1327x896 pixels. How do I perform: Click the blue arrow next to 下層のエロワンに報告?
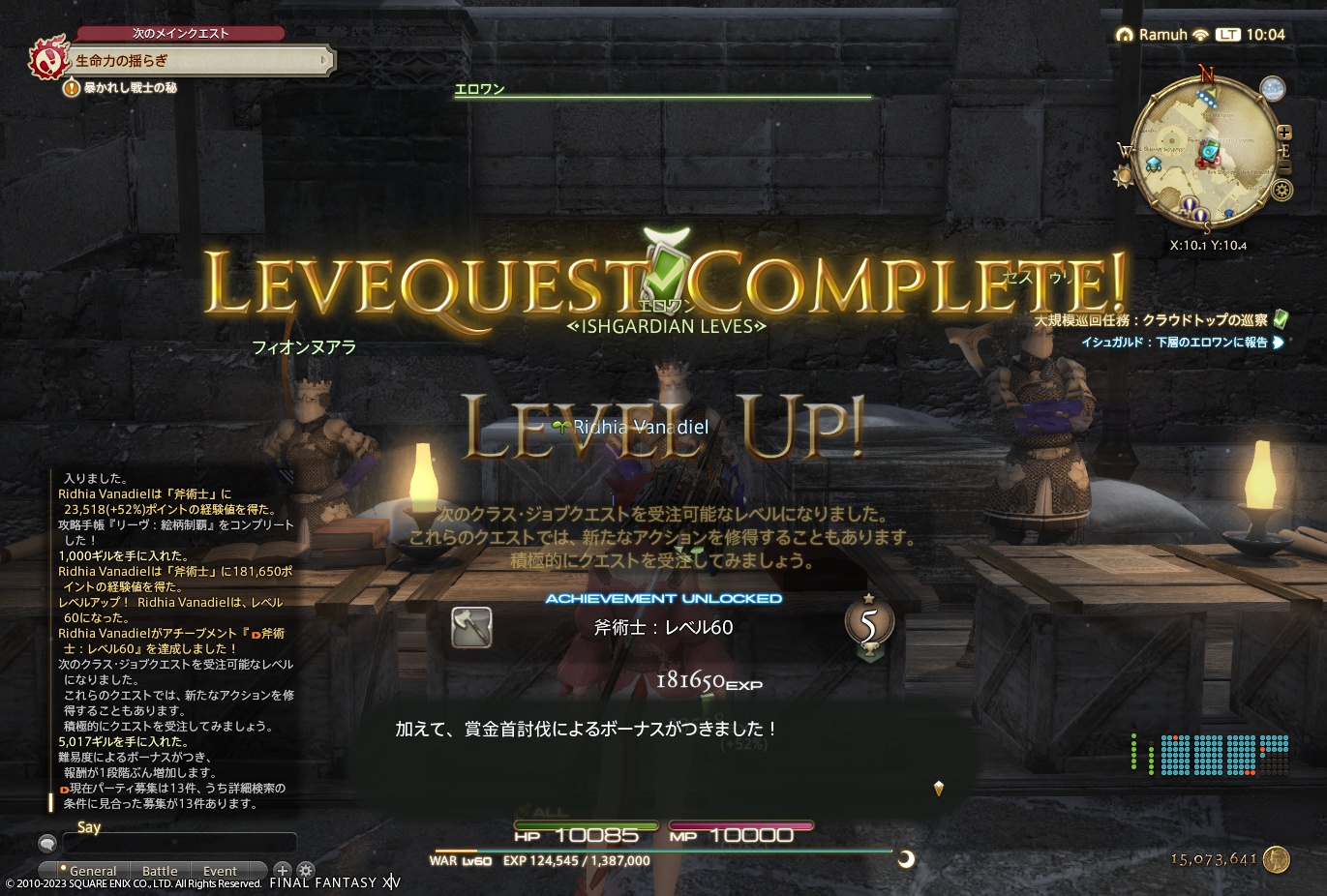pyautogui.click(x=1280, y=342)
